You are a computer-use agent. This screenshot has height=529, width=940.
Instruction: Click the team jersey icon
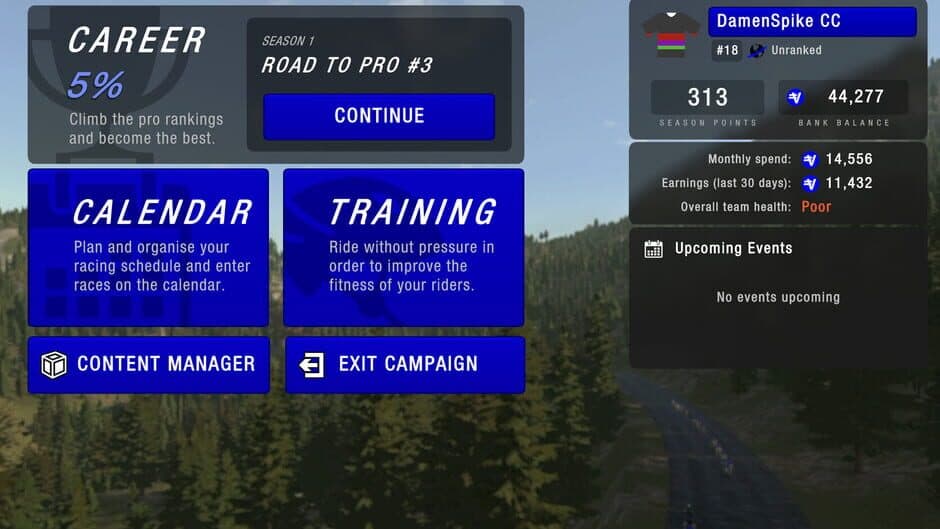[671, 35]
